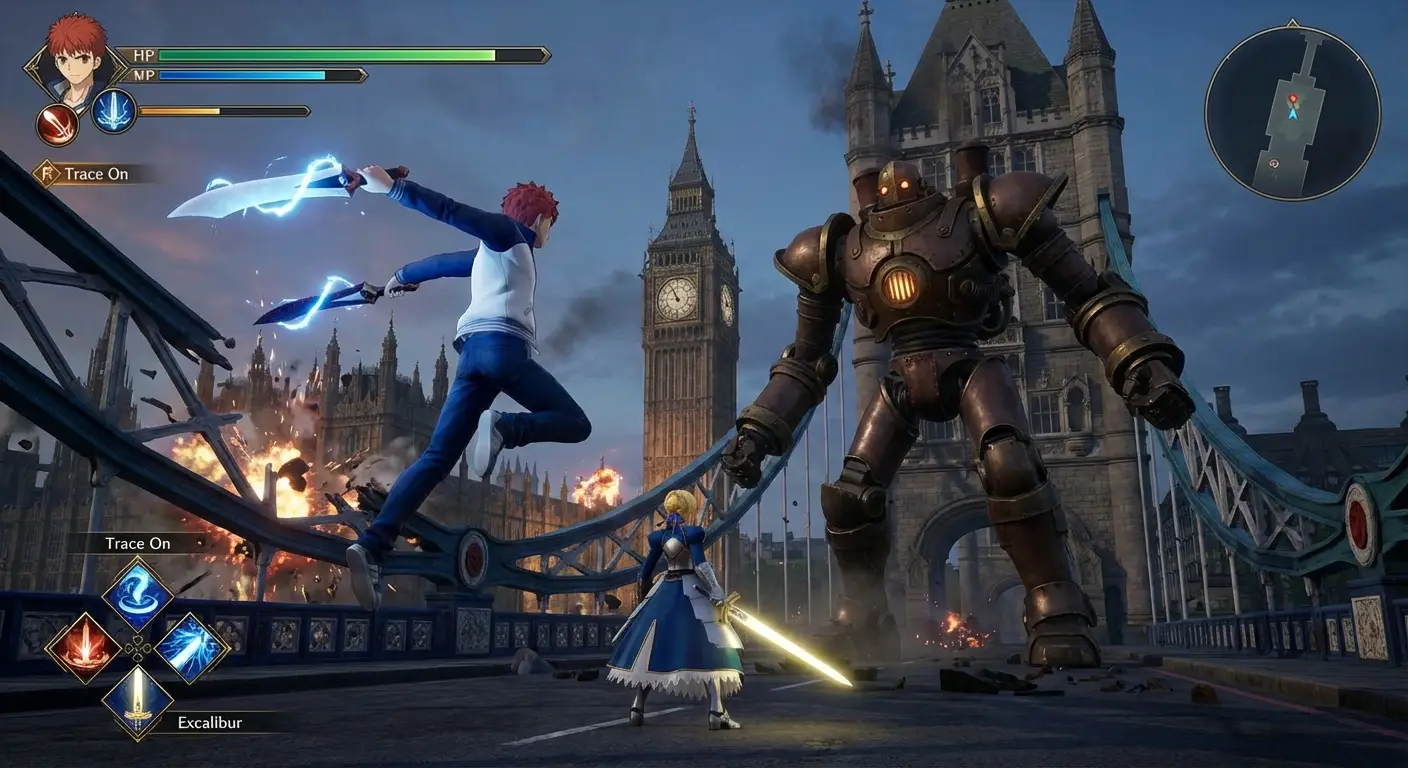Trigger the red flame burst ability diamond
The width and height of the screenshot is (1408, 768).
83,648
